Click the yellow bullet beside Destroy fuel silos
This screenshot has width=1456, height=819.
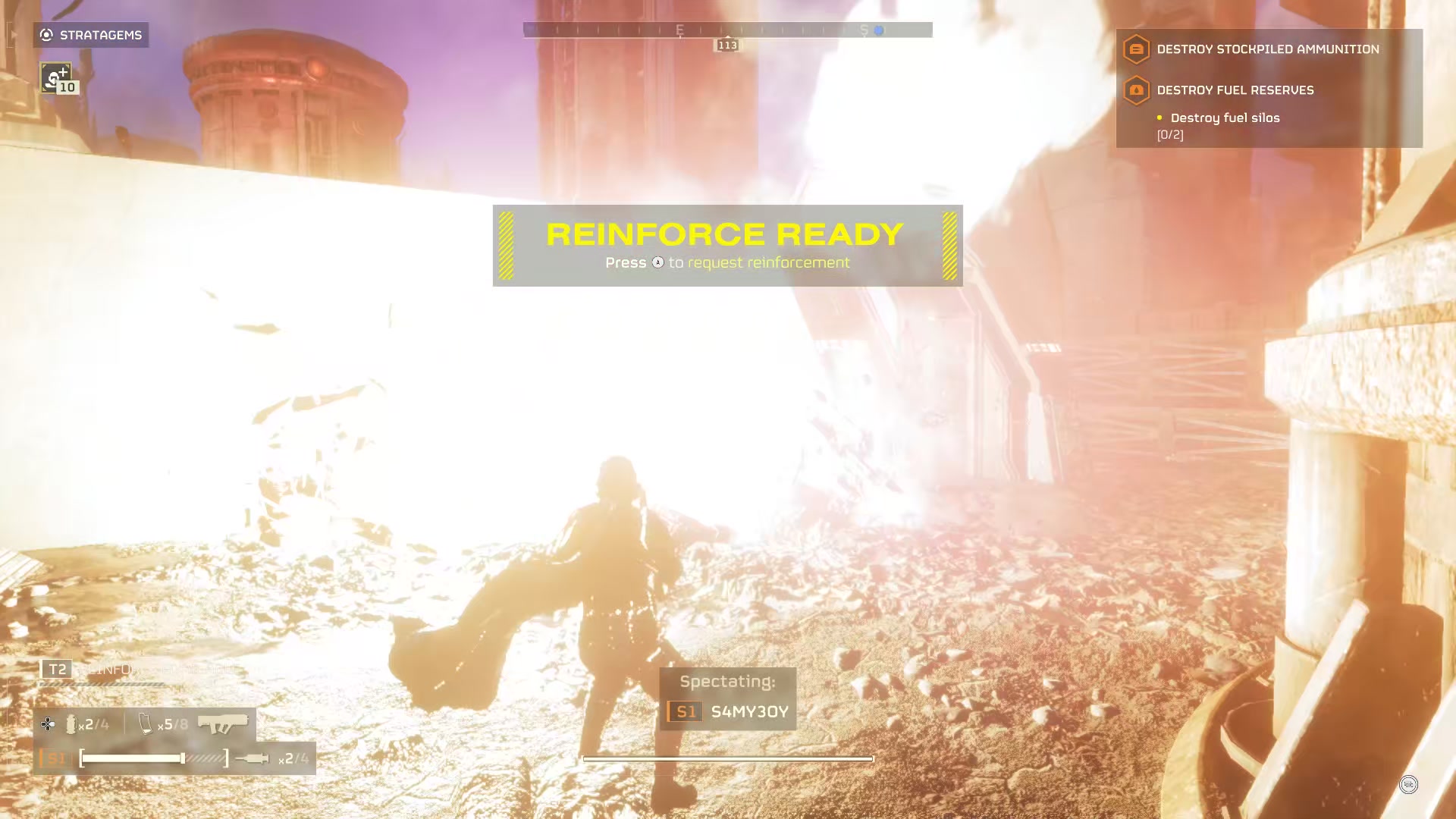[x=1159, y=118]
